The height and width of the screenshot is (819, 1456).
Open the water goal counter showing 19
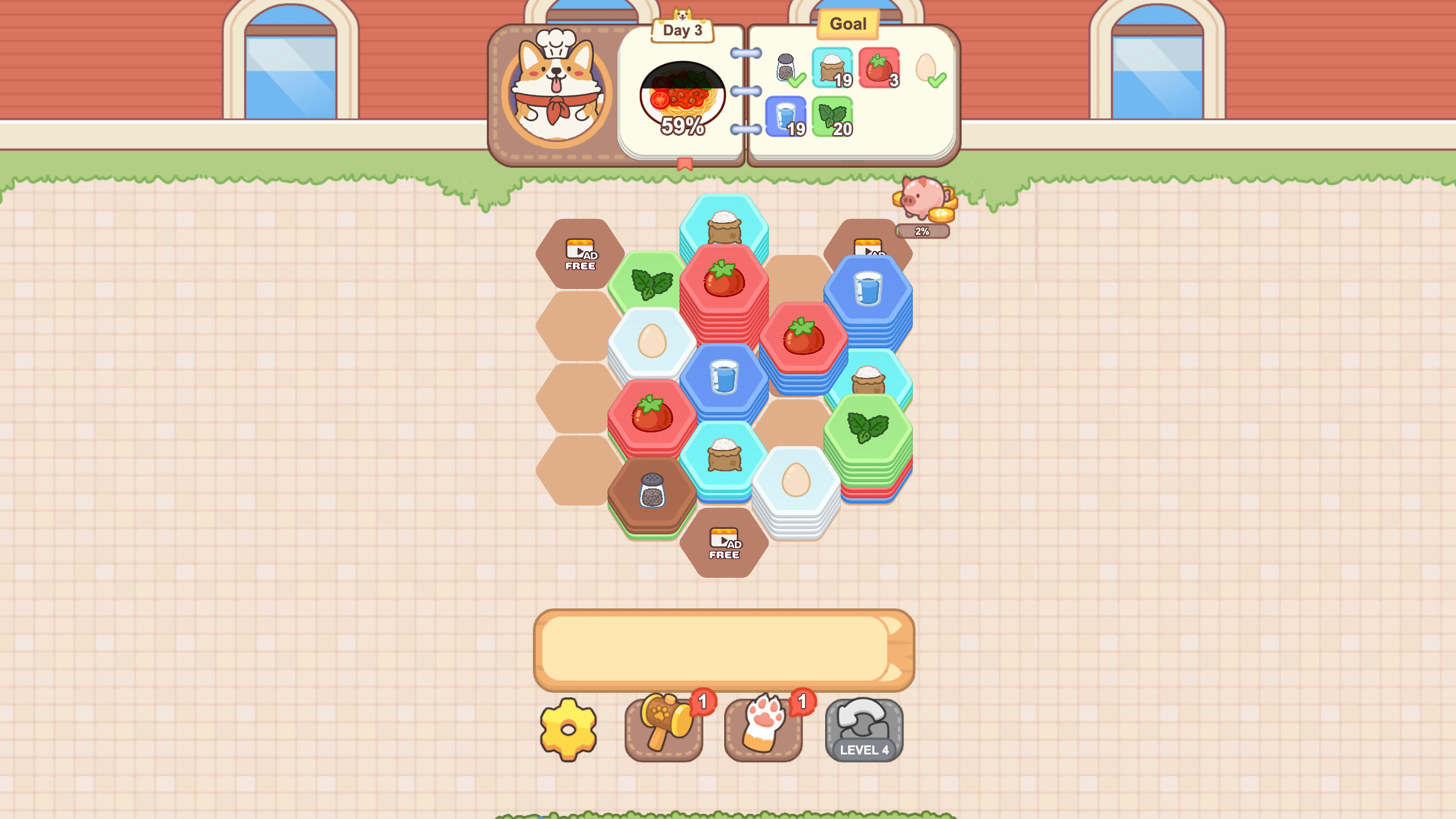pos(785,117)
